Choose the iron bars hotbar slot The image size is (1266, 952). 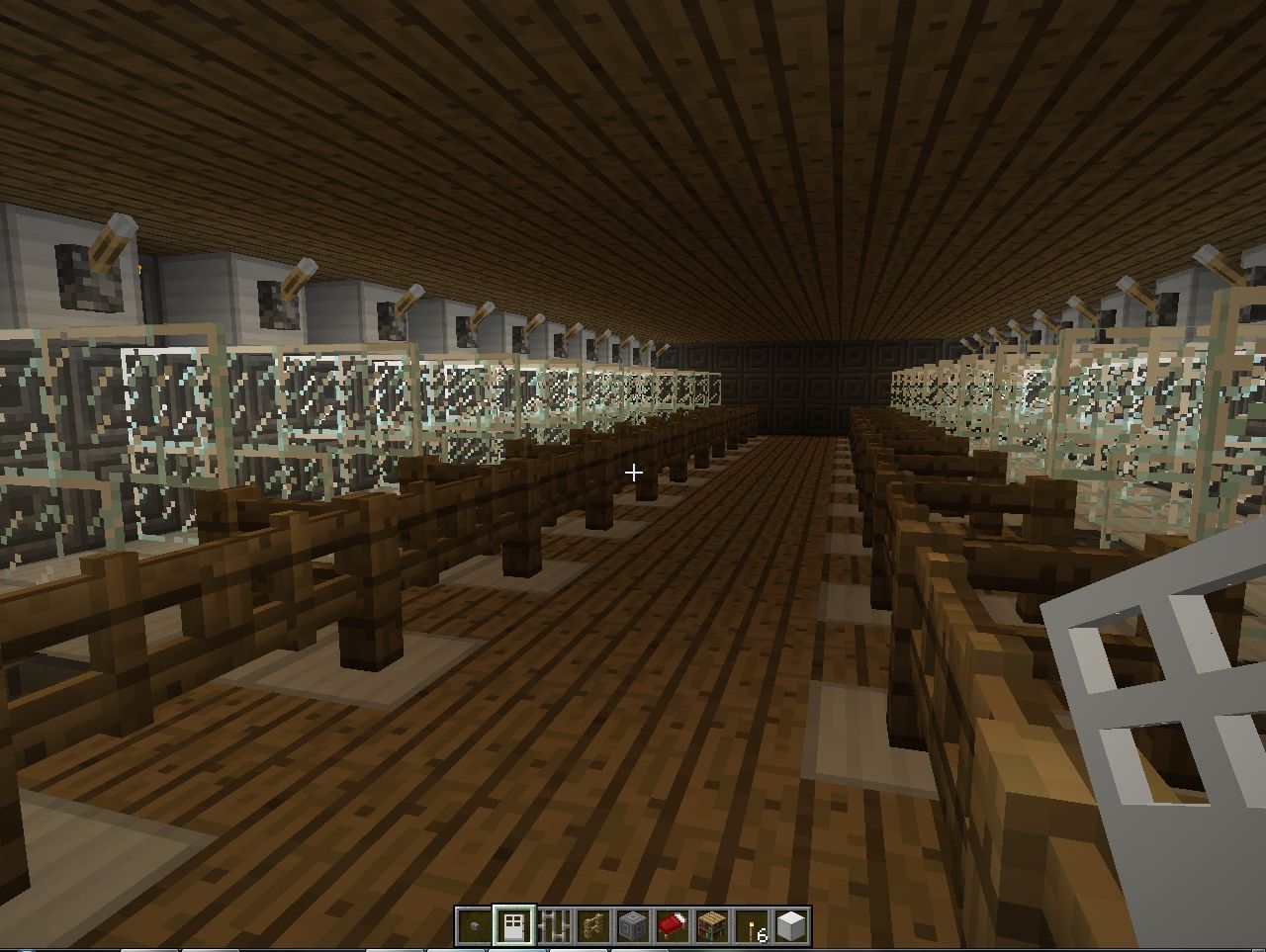pos(554,926)
